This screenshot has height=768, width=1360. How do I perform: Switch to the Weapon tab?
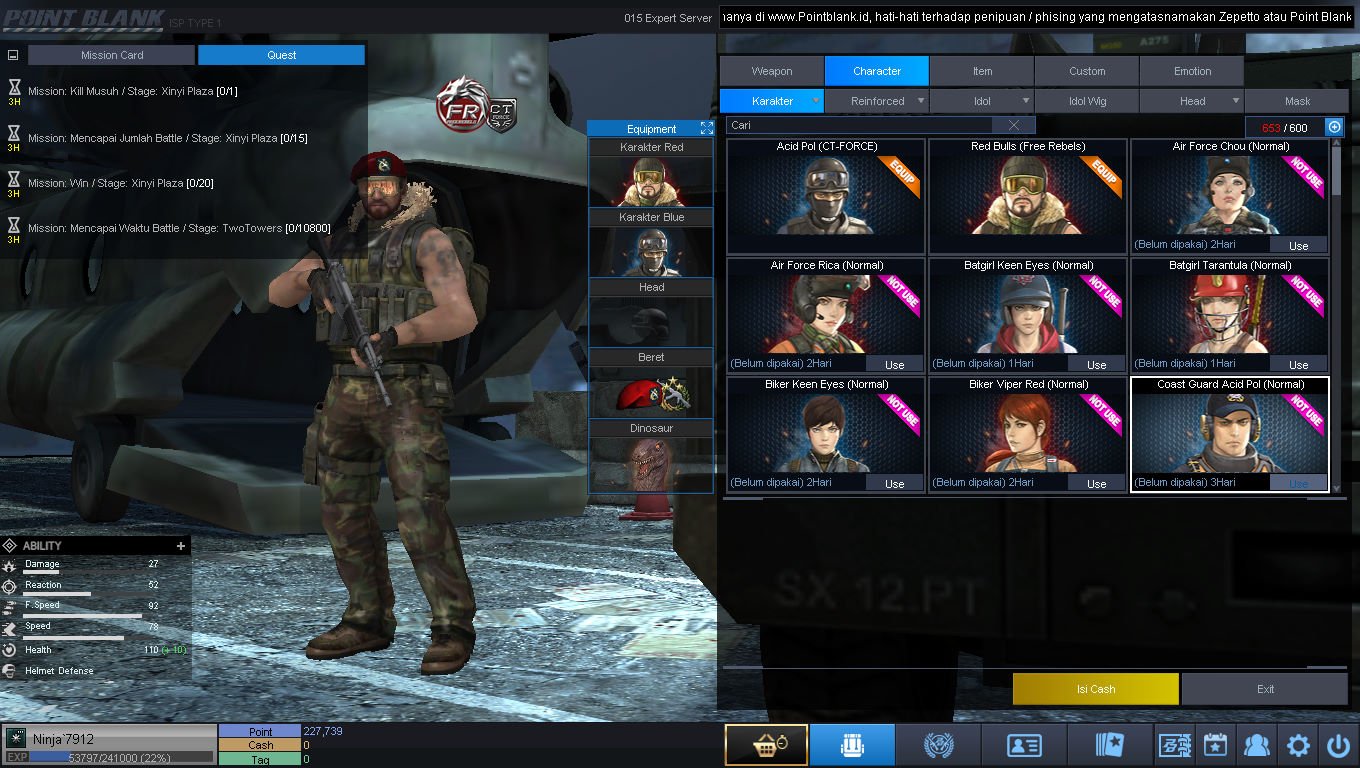[771, 71]
